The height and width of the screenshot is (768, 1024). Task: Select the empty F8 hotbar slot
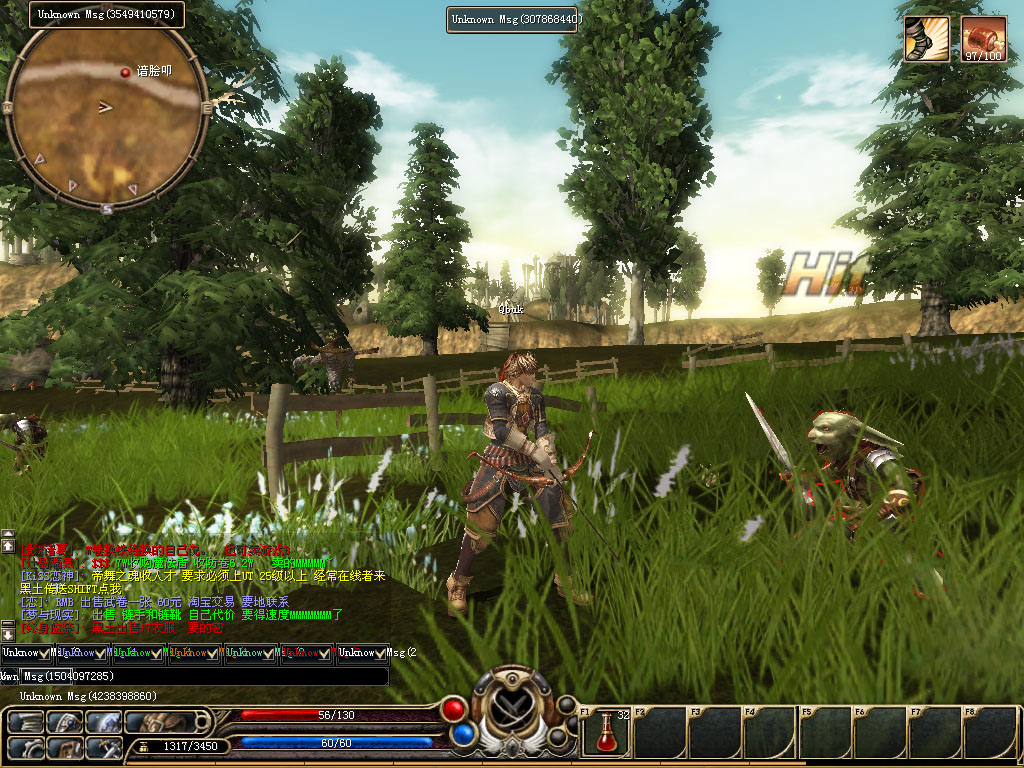[990, 733]
